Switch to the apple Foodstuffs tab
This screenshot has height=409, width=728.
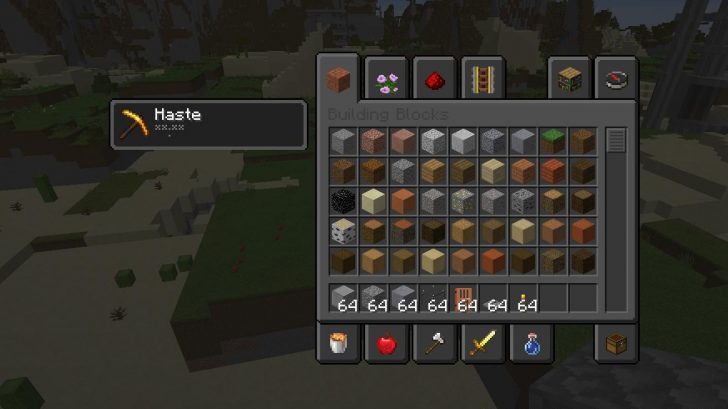386,345
